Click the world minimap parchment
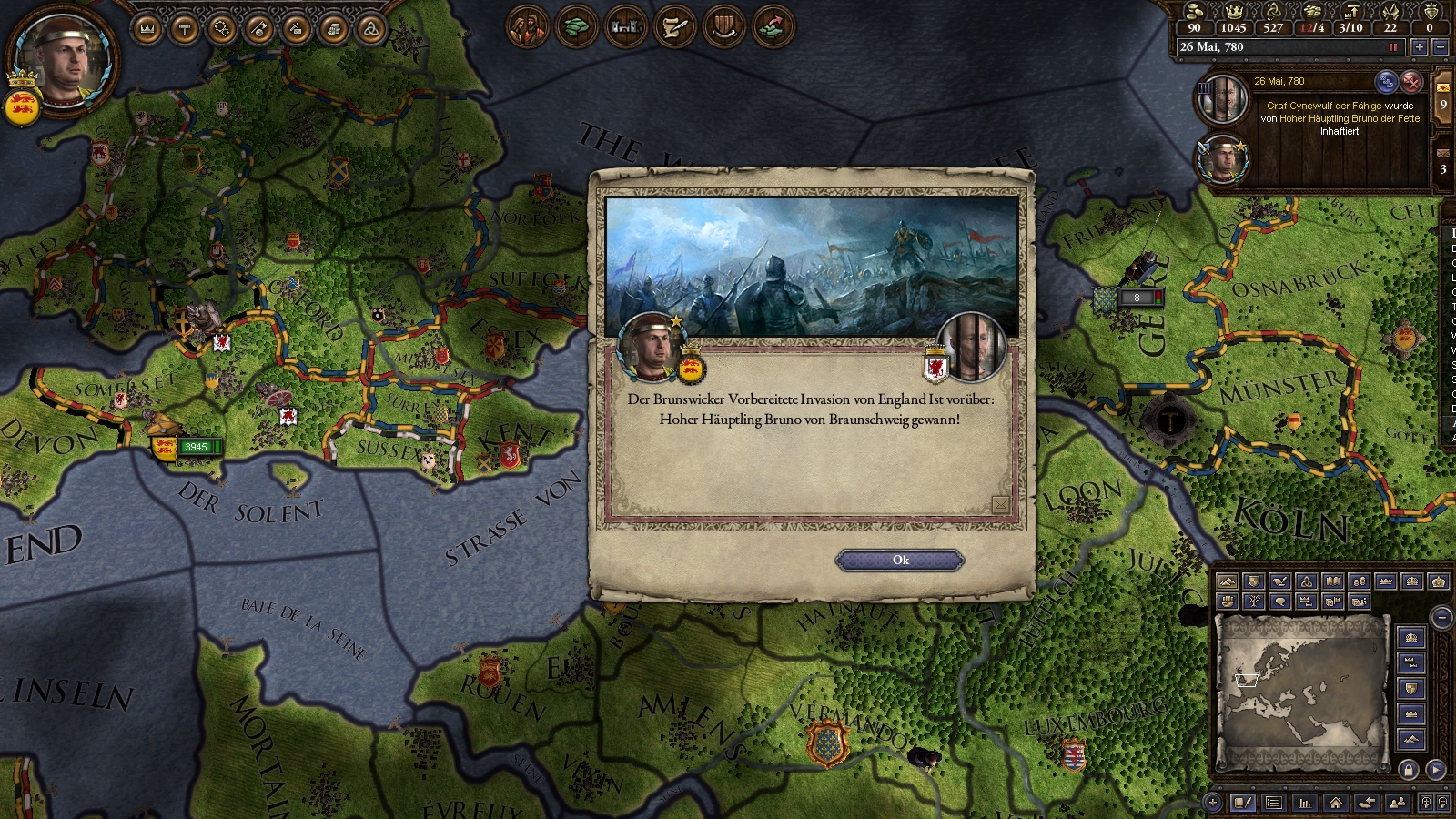Image resolution: width=1456 pixels, height=819 pixels. 1301,692
